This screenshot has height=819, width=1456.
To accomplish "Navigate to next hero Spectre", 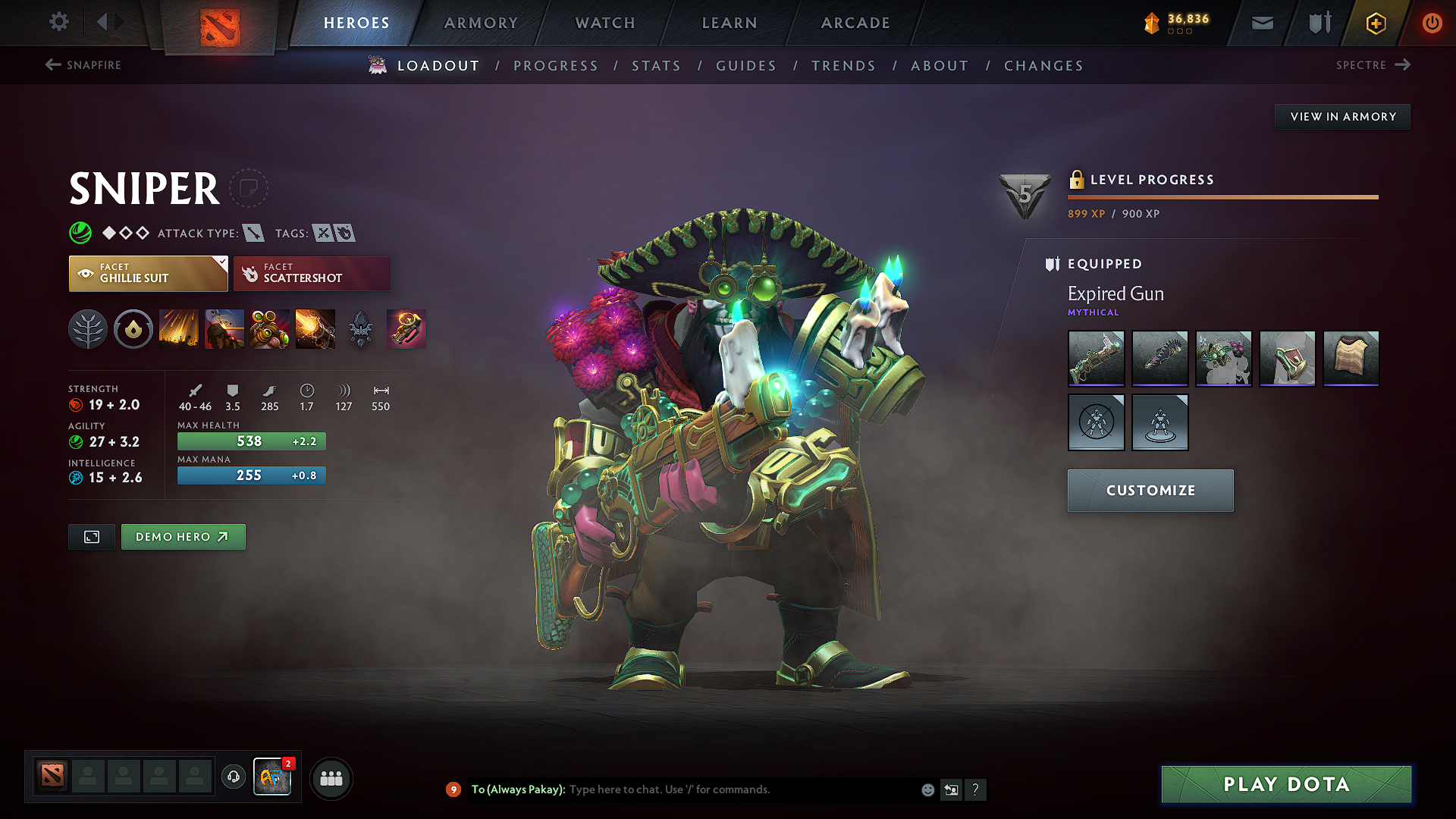I will 1373,65.
